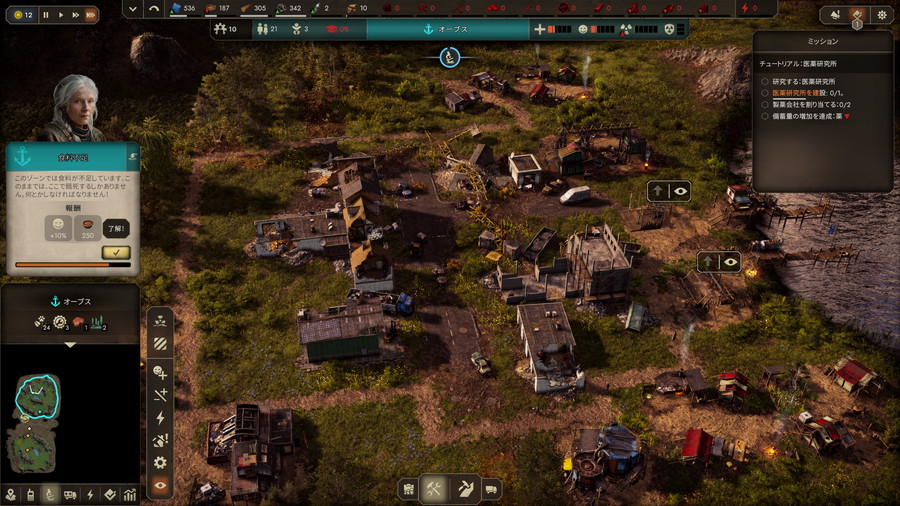This screenshot has width=900, height=506.
Task: Open the build tools hammer and wrench menu
Action: 435,489
